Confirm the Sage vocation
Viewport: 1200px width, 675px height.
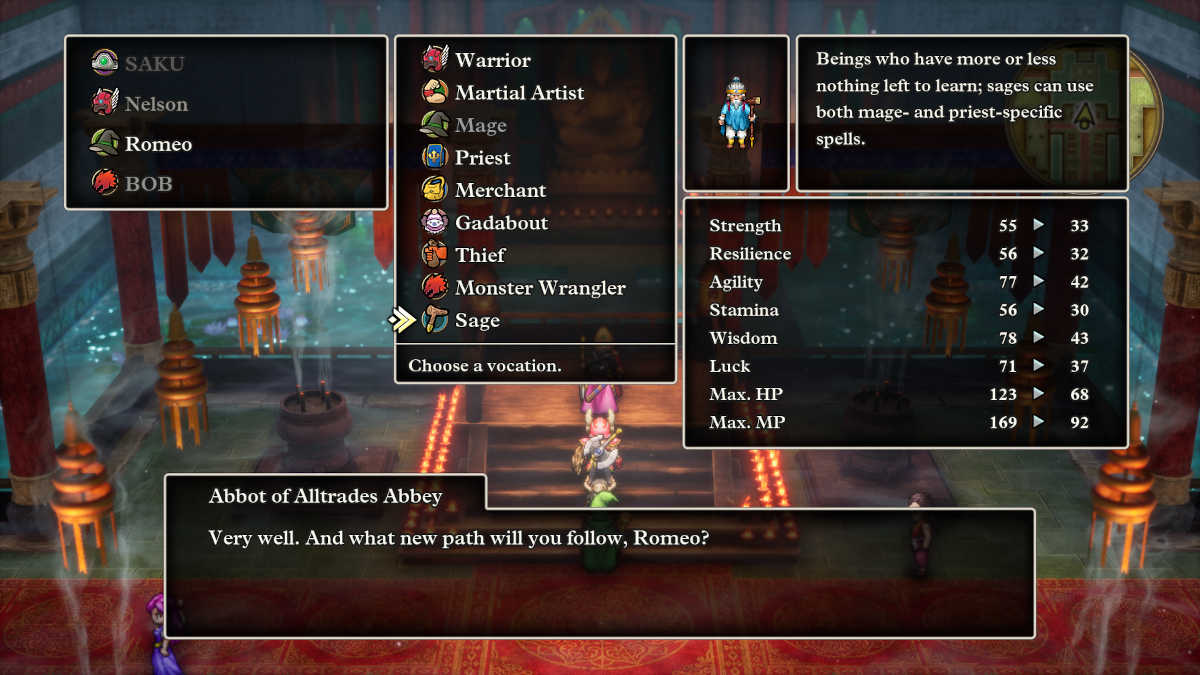coord(477,320)
